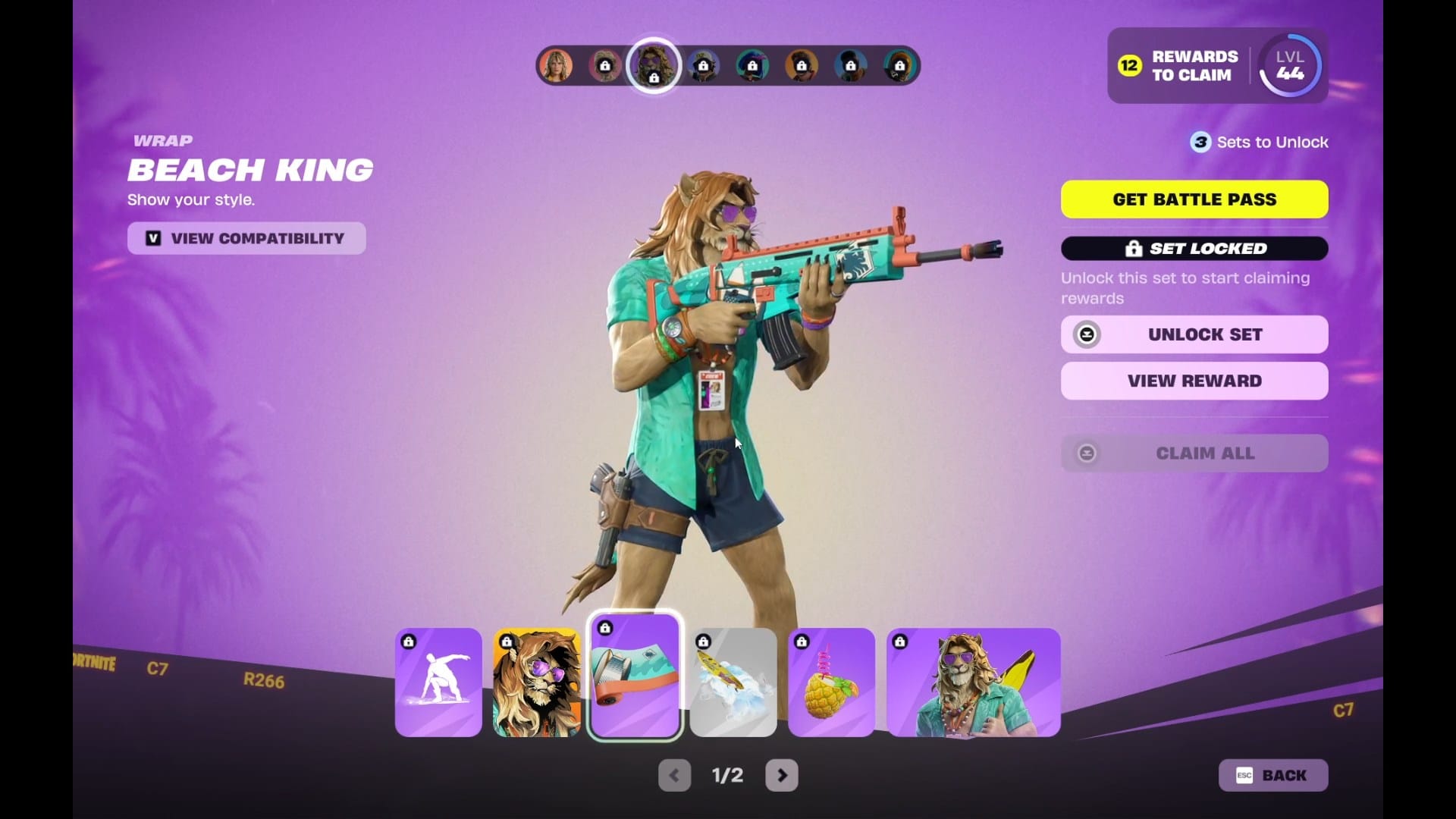The width and height of the screenshot is (1456, 819).
Task: Switch to the teal-background blue-haired character set
Action: point(752,66)
